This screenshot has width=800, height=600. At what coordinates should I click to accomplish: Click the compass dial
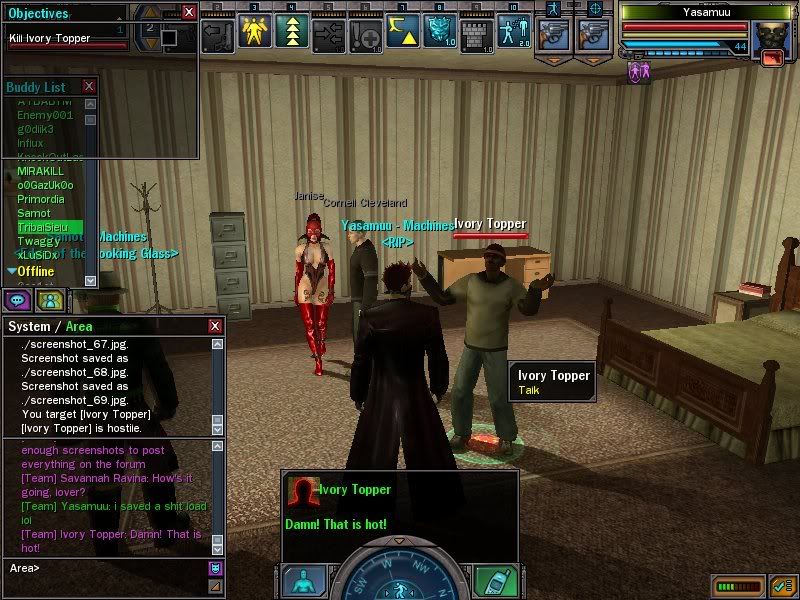399,575
